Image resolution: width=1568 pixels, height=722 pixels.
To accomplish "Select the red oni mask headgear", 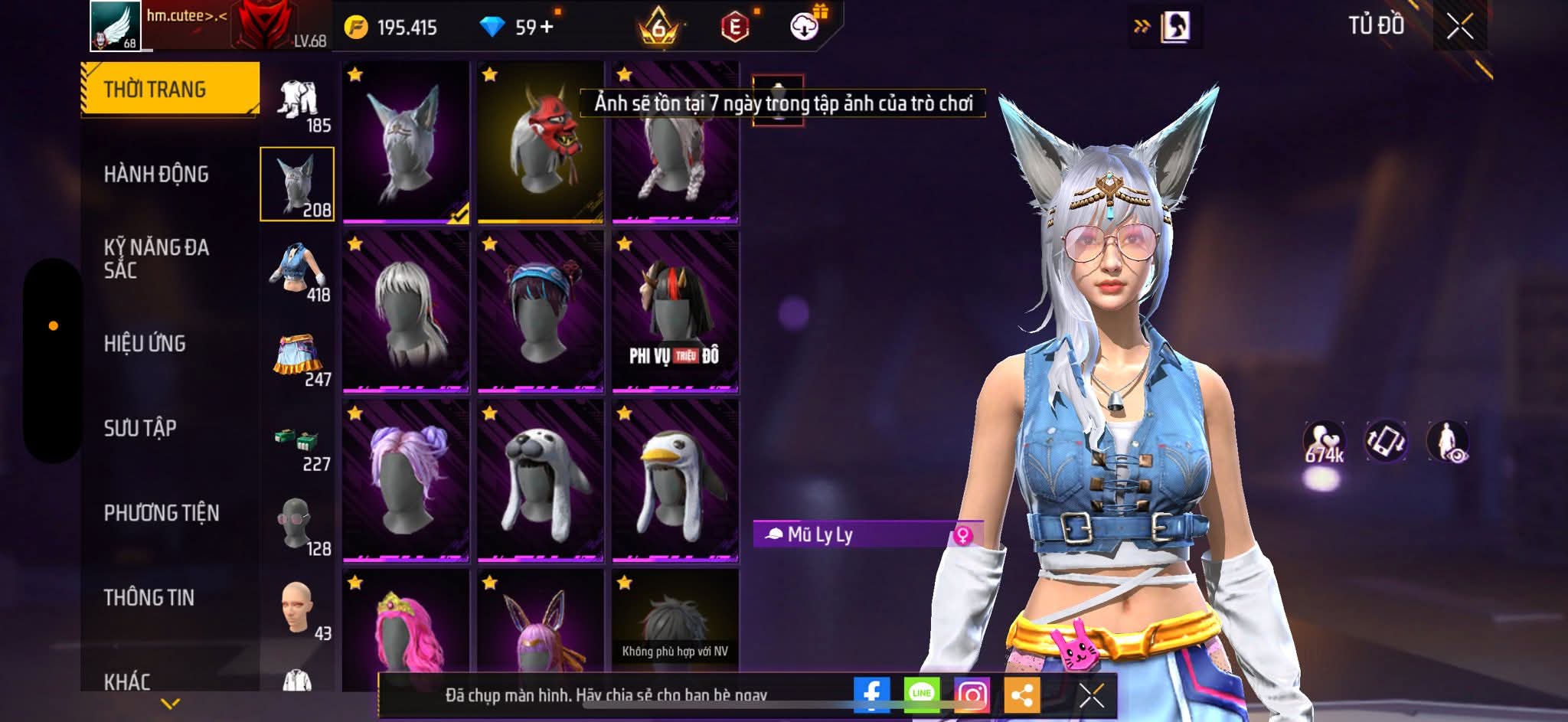I will [541, 142].
